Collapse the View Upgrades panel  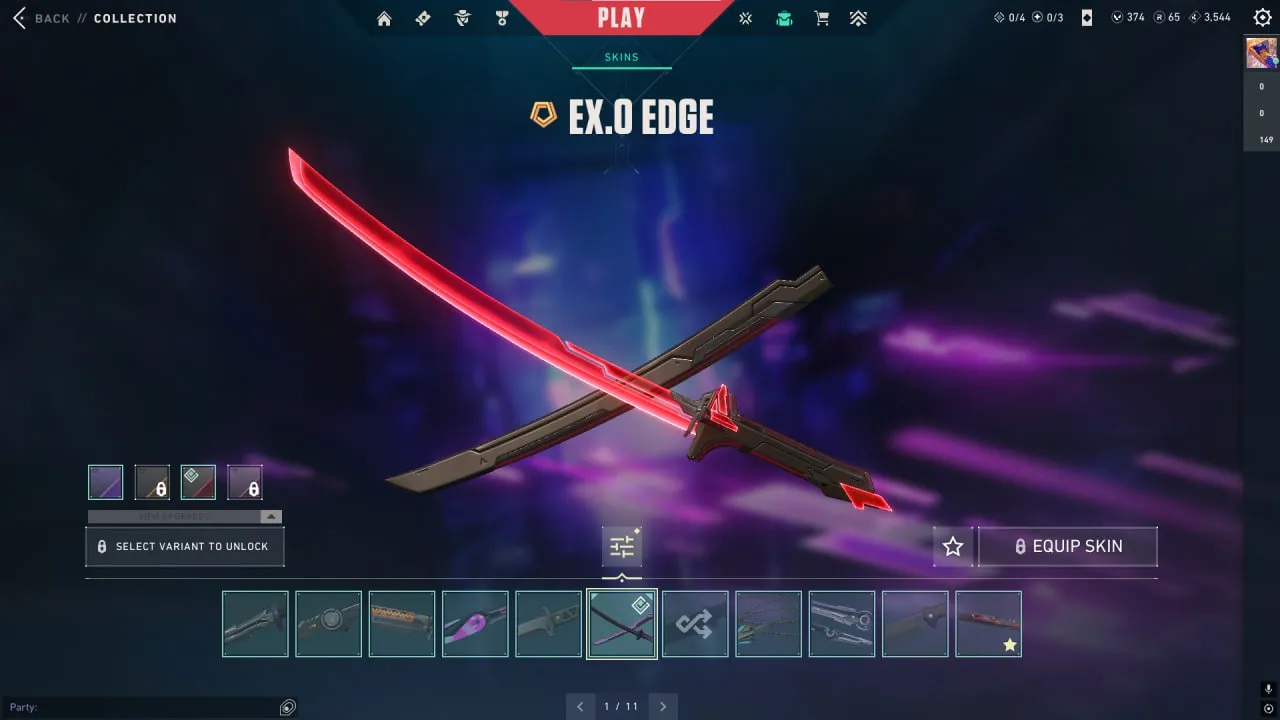(x=270, y=516)
